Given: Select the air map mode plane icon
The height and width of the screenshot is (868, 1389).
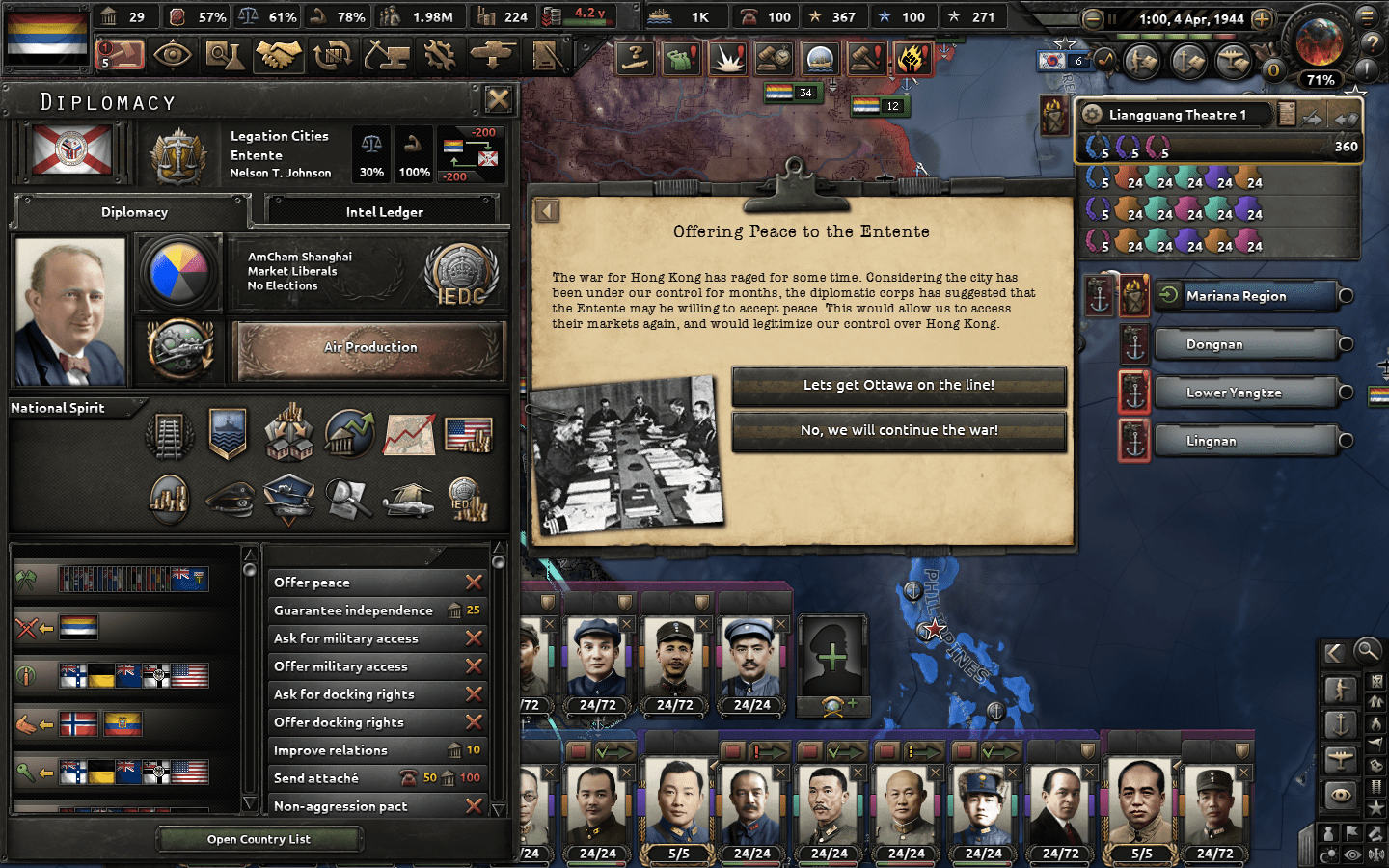Looking at the screenshot, I should coord(1340,757).
